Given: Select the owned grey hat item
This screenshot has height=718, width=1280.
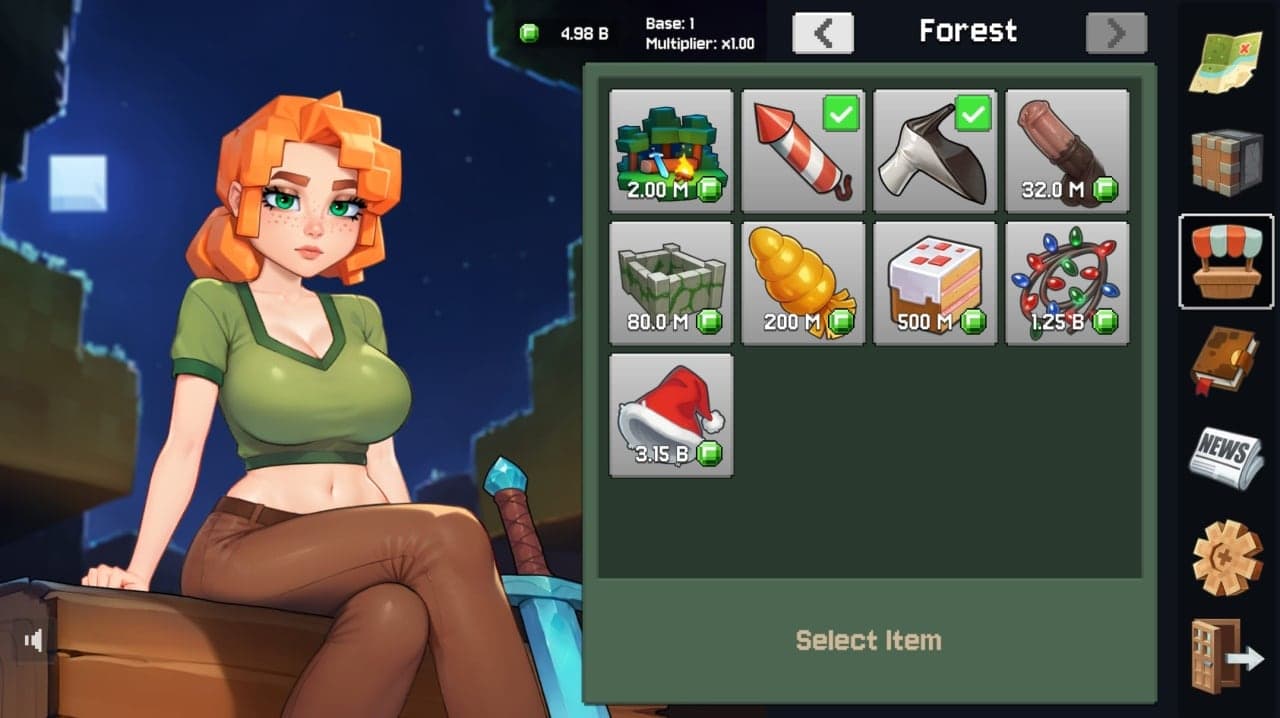Looking at the screenshot, I should click(x=935, y=151).
